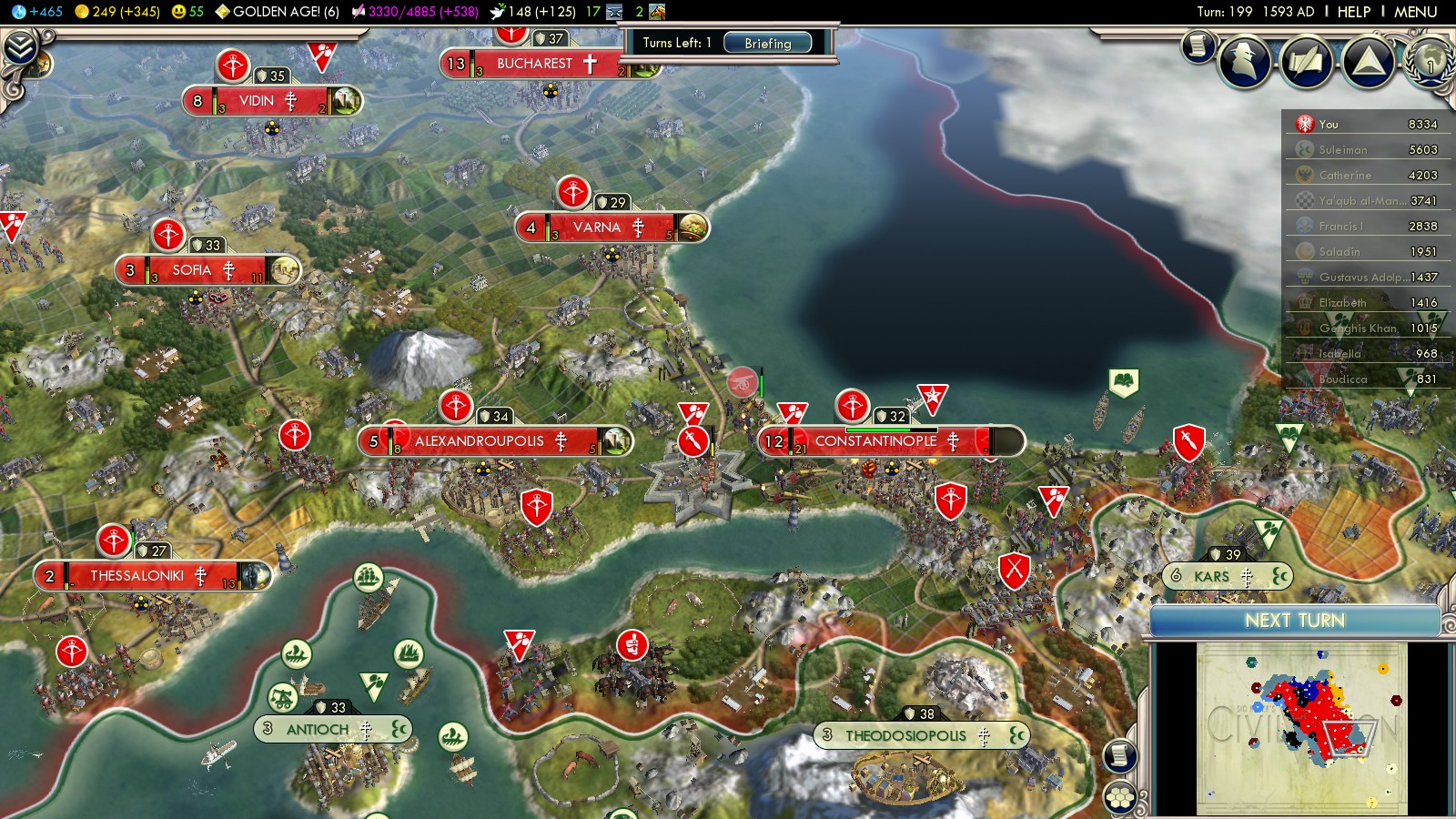Open the Briefing panel
Viewport: 1456px width, 819px height.
click(x=767, y=43)
